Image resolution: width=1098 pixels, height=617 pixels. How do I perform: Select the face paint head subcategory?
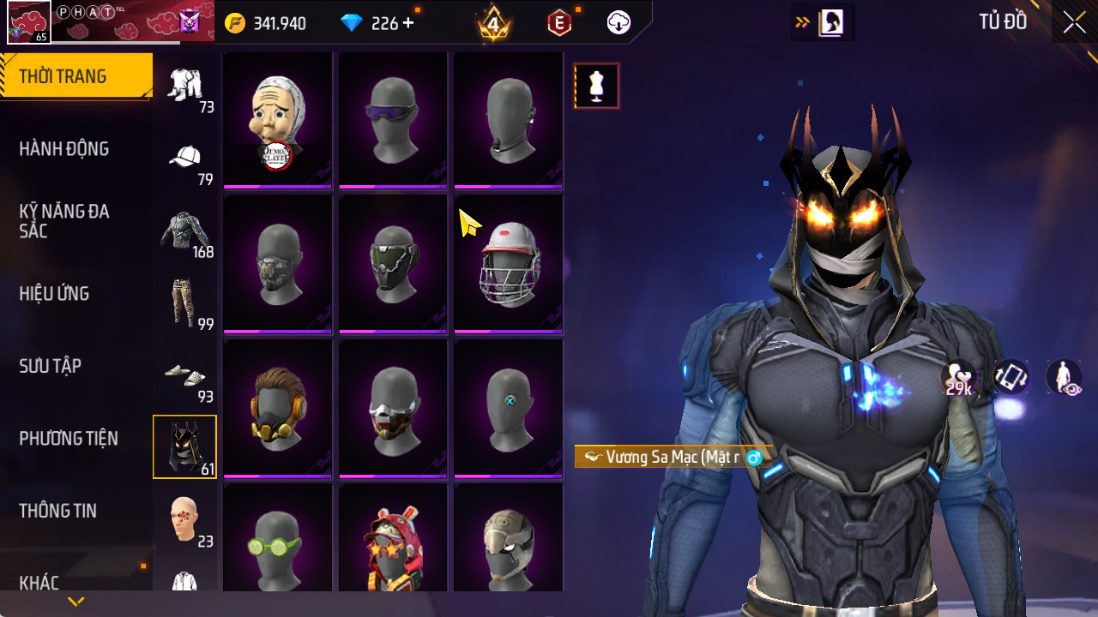click(185, 519)
